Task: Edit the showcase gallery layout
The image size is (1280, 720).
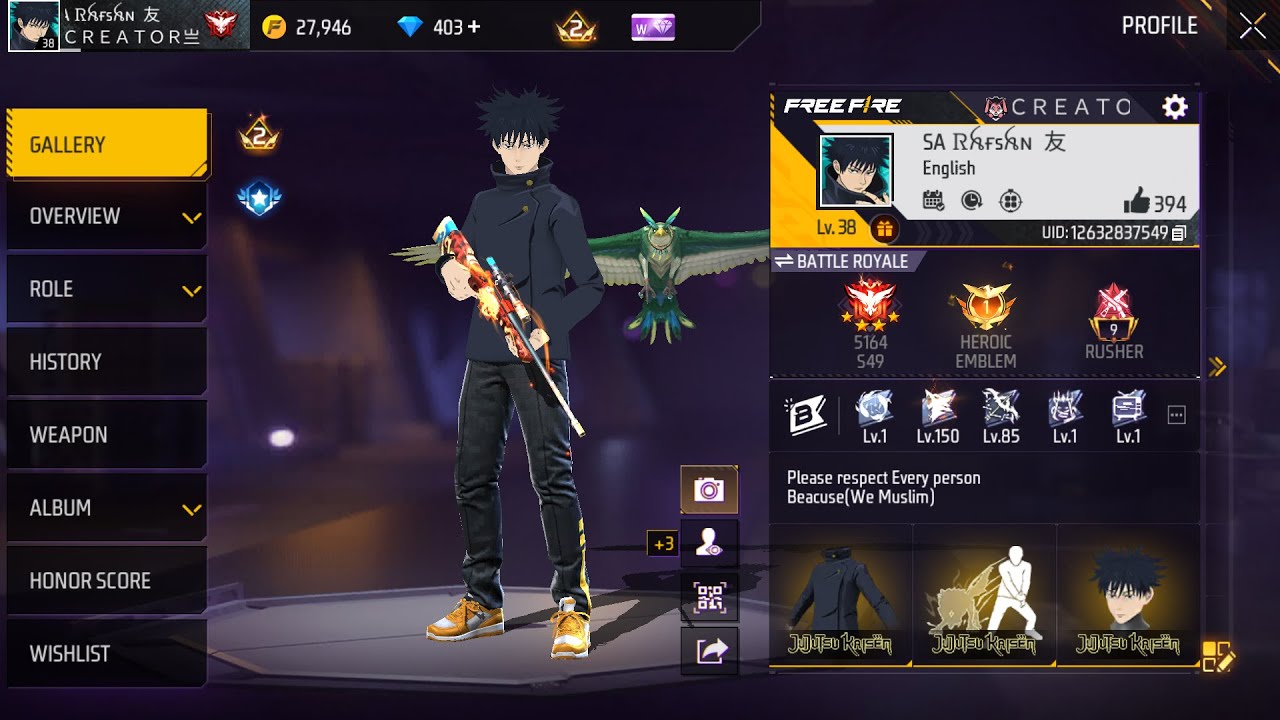Action: [x=1218, y=656]
